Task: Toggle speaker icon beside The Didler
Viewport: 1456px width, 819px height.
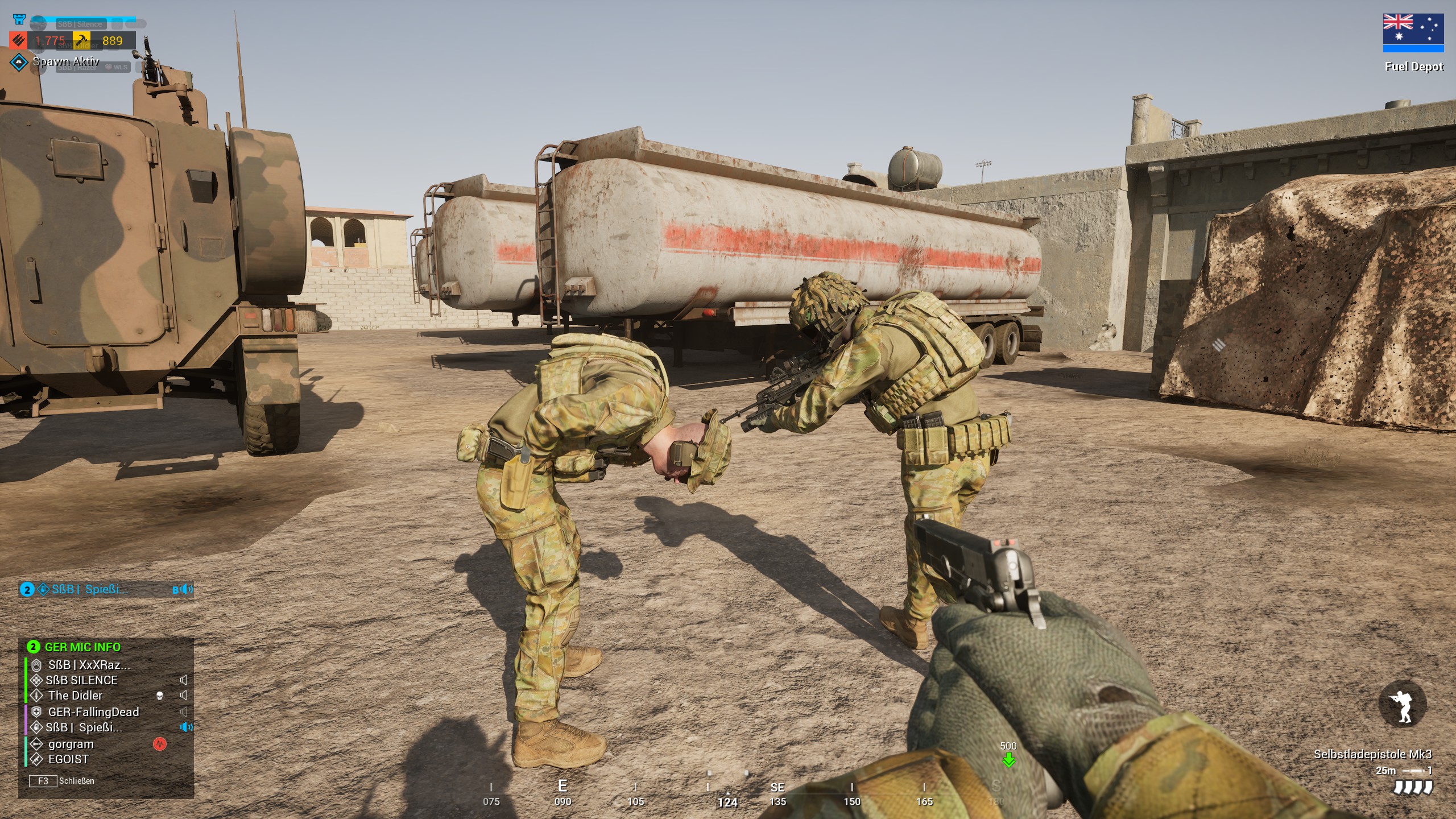Action: pyautogui.click(x=184, y=696)
